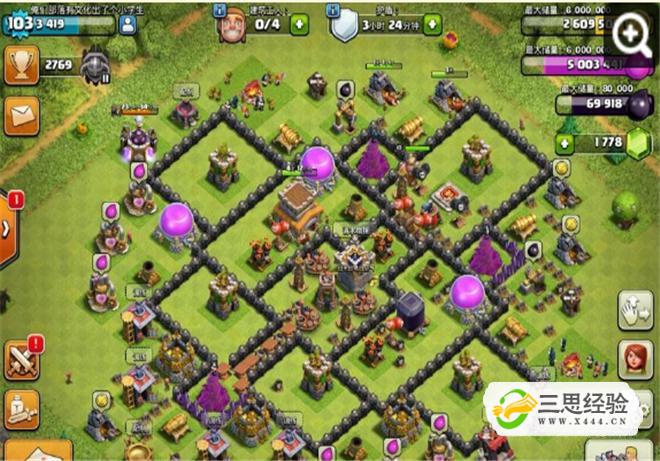660x461 pixels.
Task: Tap the crossed swords attack button
Action: pyautogui.click(x=20, y=359)
